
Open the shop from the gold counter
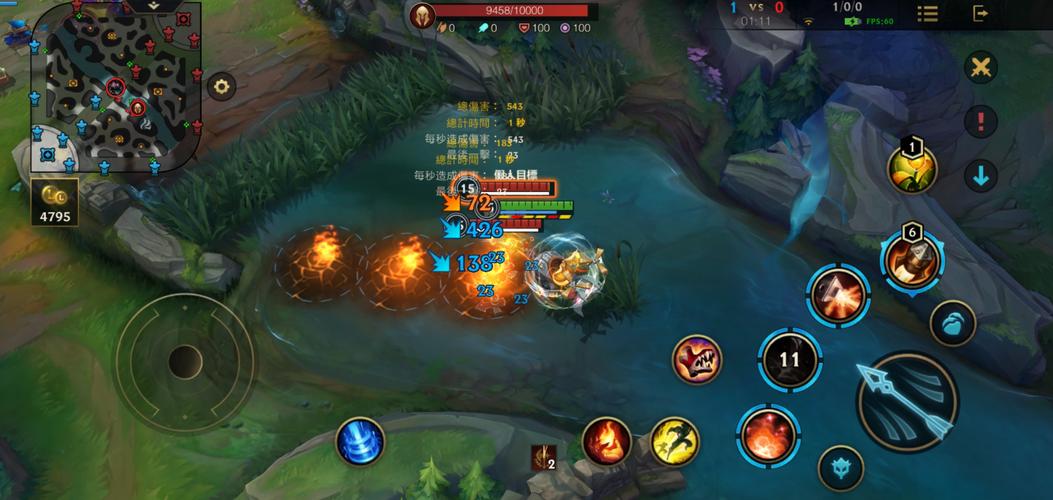pos(56,203)
